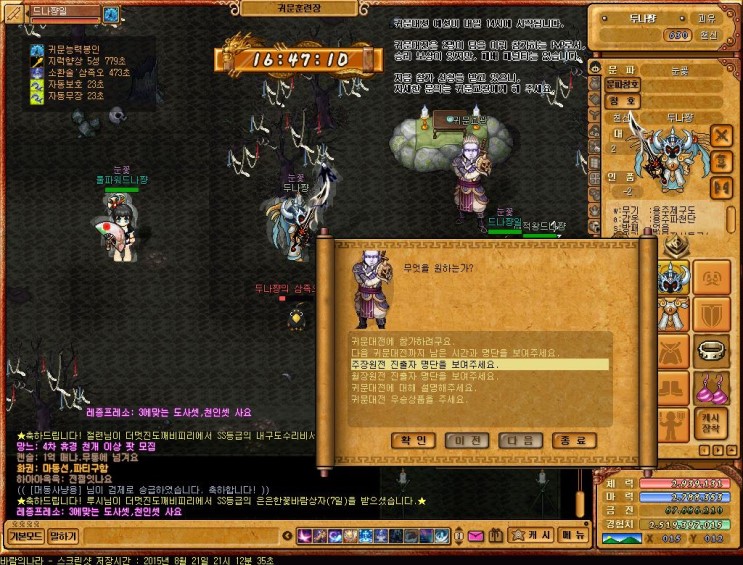Click the 말하기 chat button
Image resolution: width=743 pixels, height=565 pixels.
tap(63, 536)
